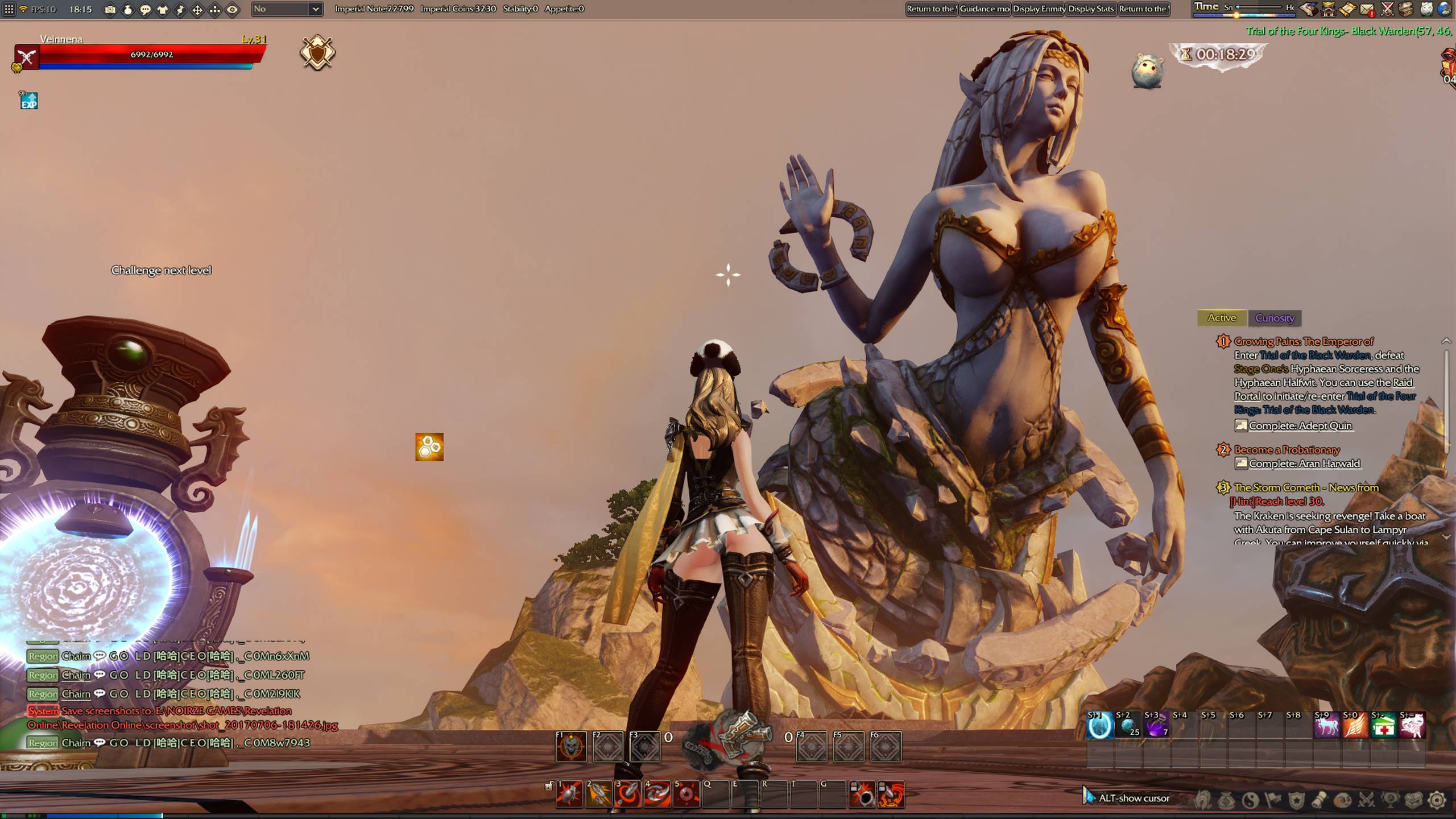Click the crossed swords shield badge
This screenshot has height=819, width=1456.
coord(317,53)
